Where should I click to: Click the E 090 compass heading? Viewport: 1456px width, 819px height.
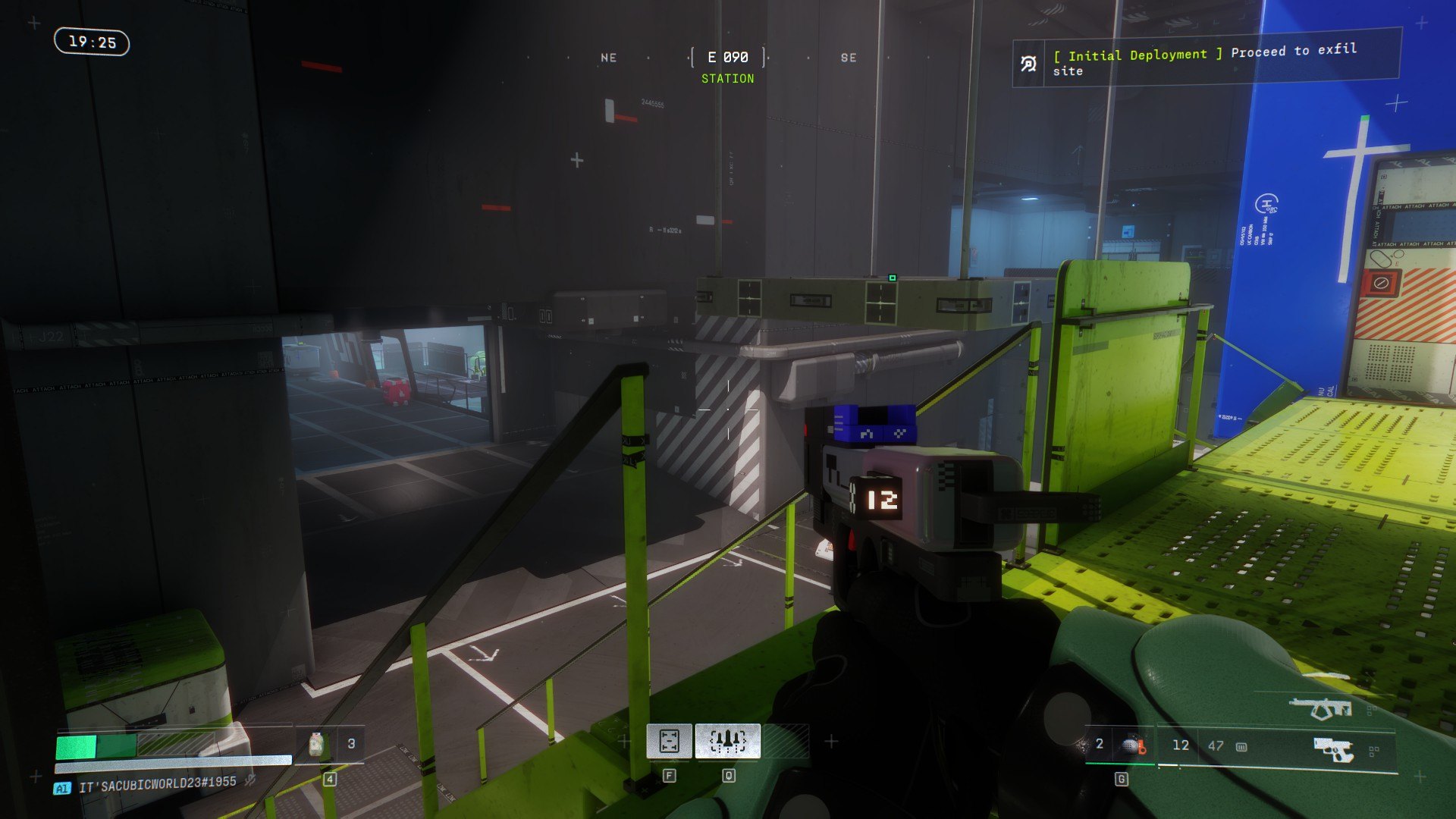coord(727,58)
